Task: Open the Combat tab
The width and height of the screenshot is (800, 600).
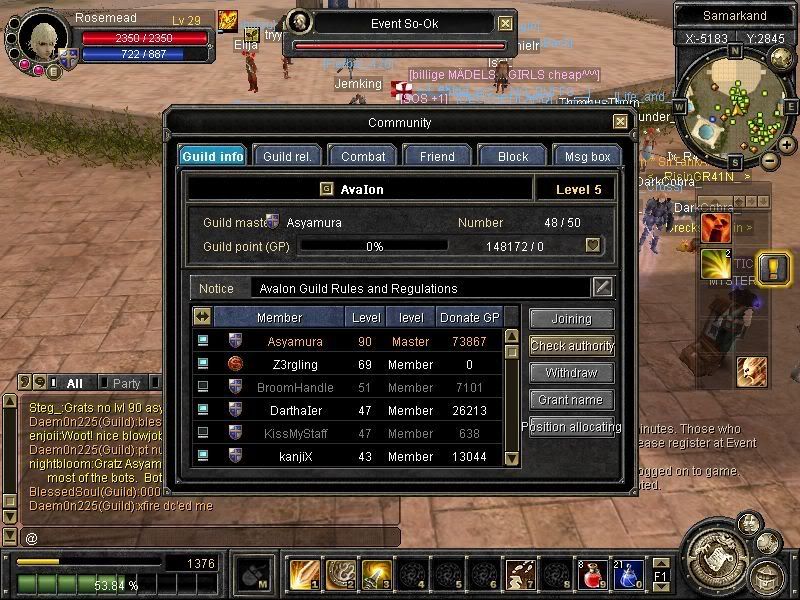Action: tap(363, 156)
